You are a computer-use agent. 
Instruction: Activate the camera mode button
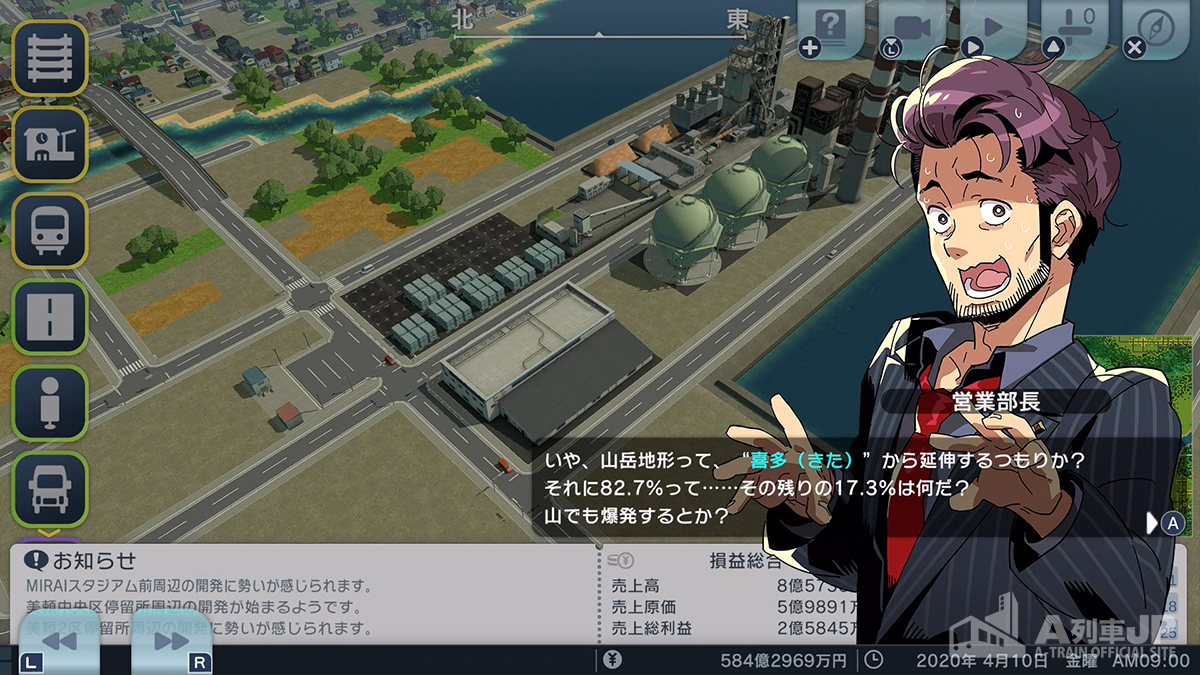click(912, 28)
